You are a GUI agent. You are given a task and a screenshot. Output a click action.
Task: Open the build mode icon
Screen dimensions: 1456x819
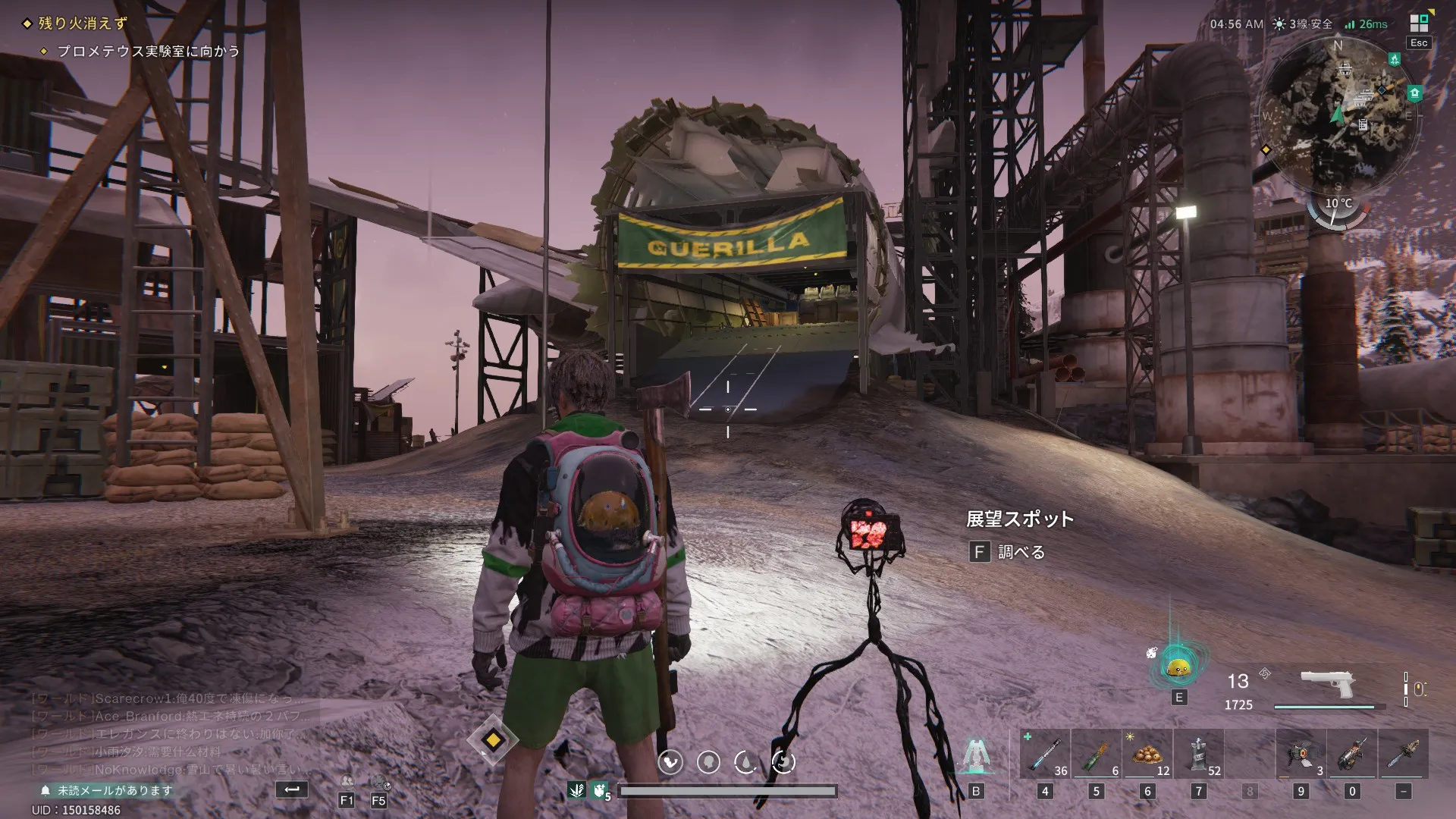point(975,755)
